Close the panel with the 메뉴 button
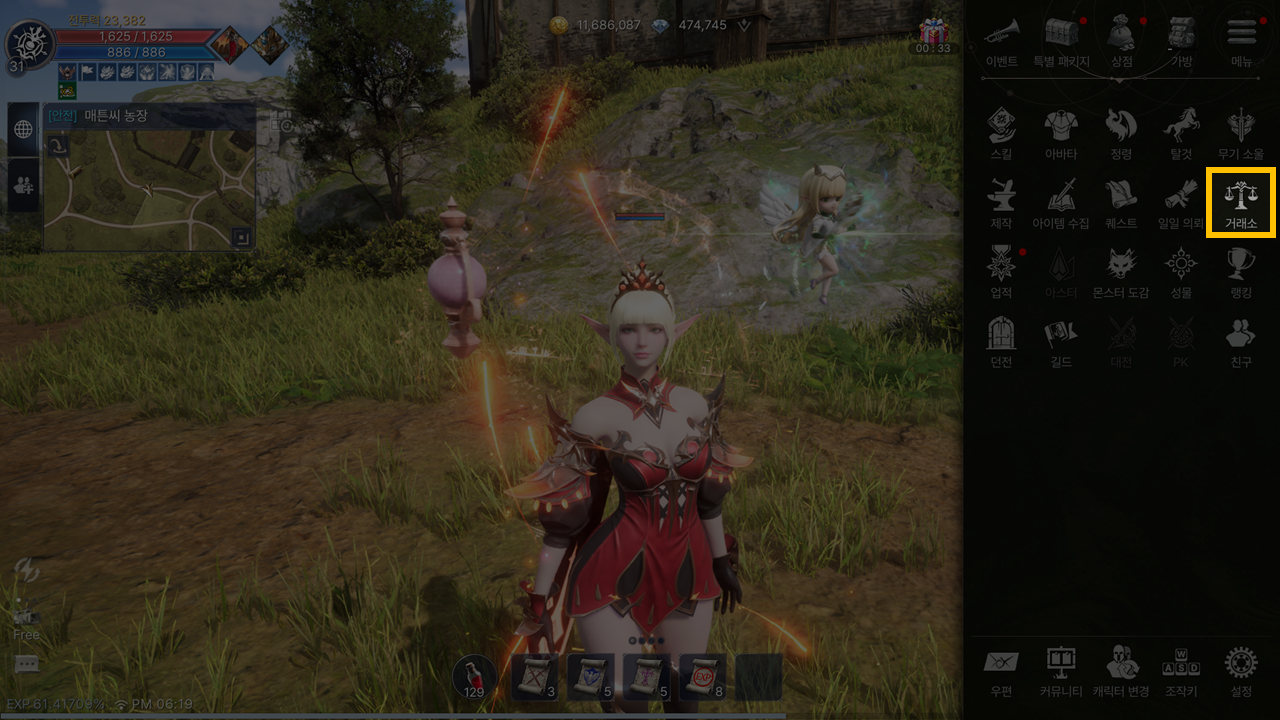Viewport: 1280px width, 720px height. pyautogui.click(x=1241, y=40)
